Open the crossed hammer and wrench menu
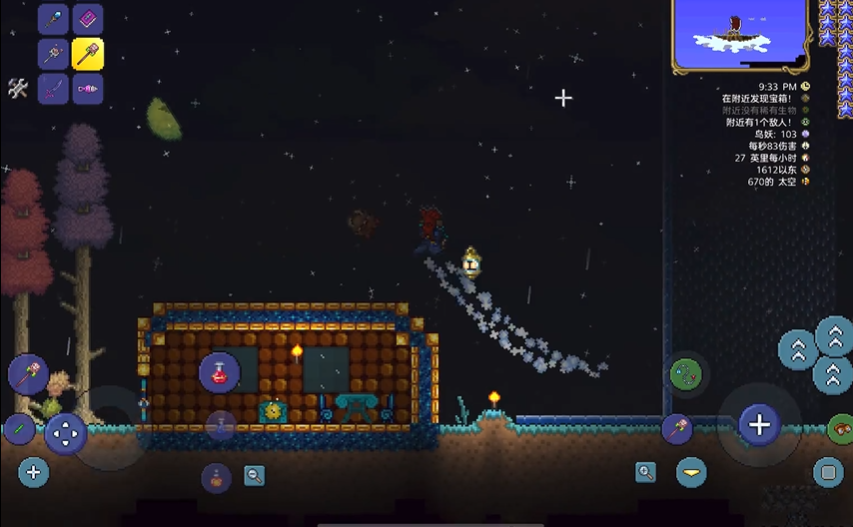 click(x=17, y=88)
